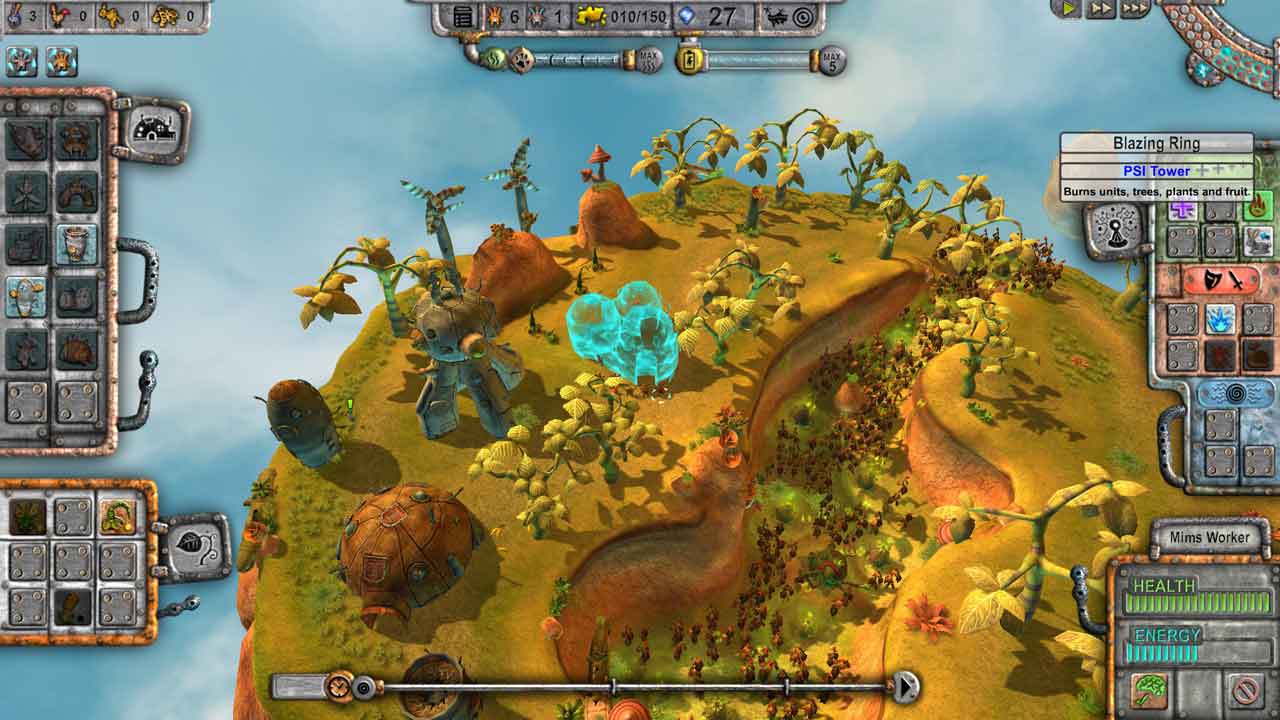Click the red cancel command button

point(1246,690)
